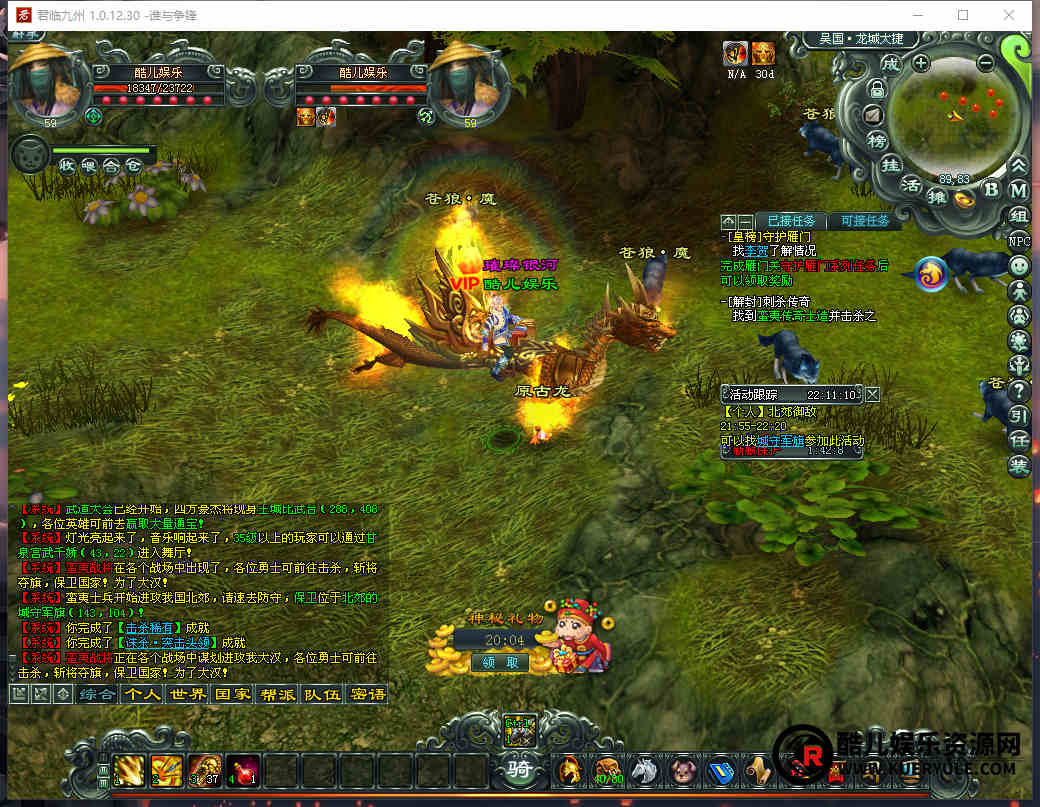Select the 密语 whisper chat tab

tap(368, 694)
